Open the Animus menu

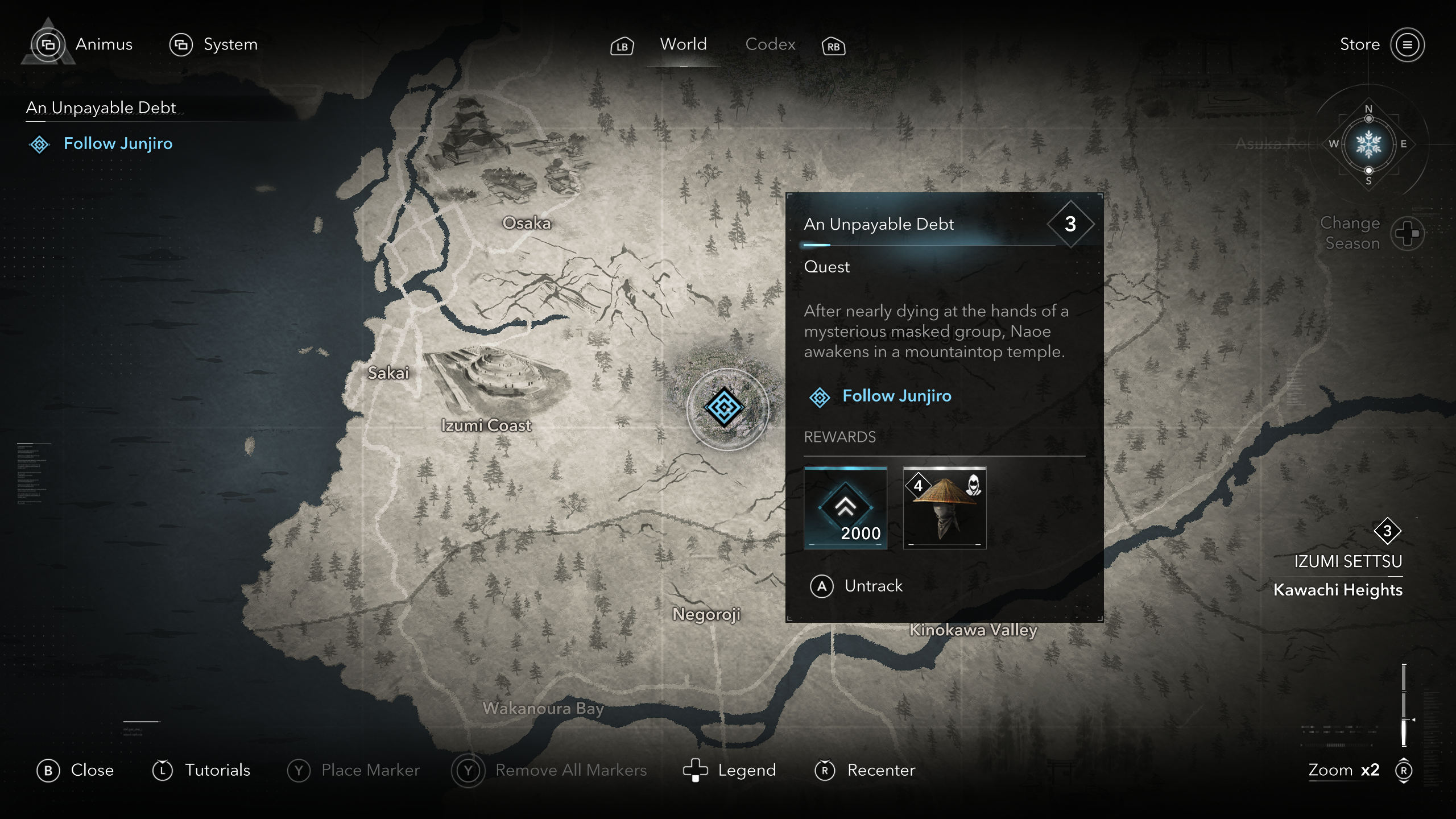pyautogui.click(x=104, y=44)
